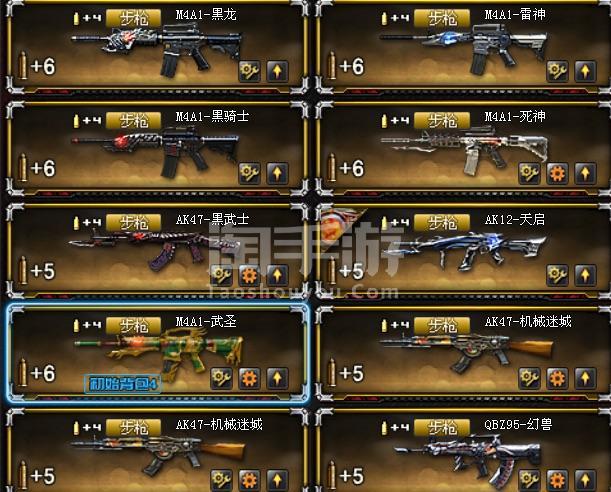Screen dimensions: 611x492
Task: Open the wrench tool on M4A1-雷神
Action: pos(557,71)
